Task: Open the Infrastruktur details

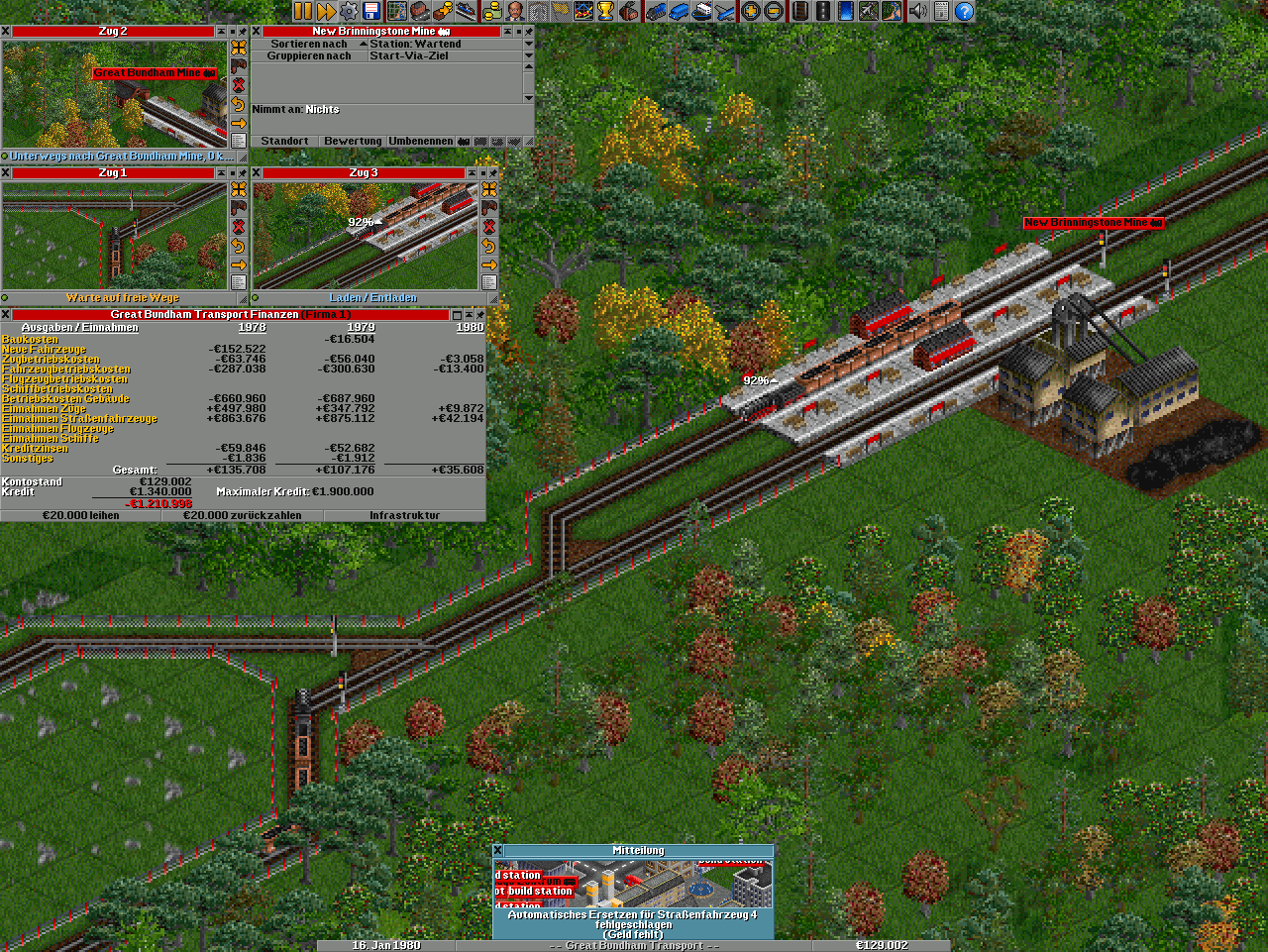Action: (x=404, y=515)
